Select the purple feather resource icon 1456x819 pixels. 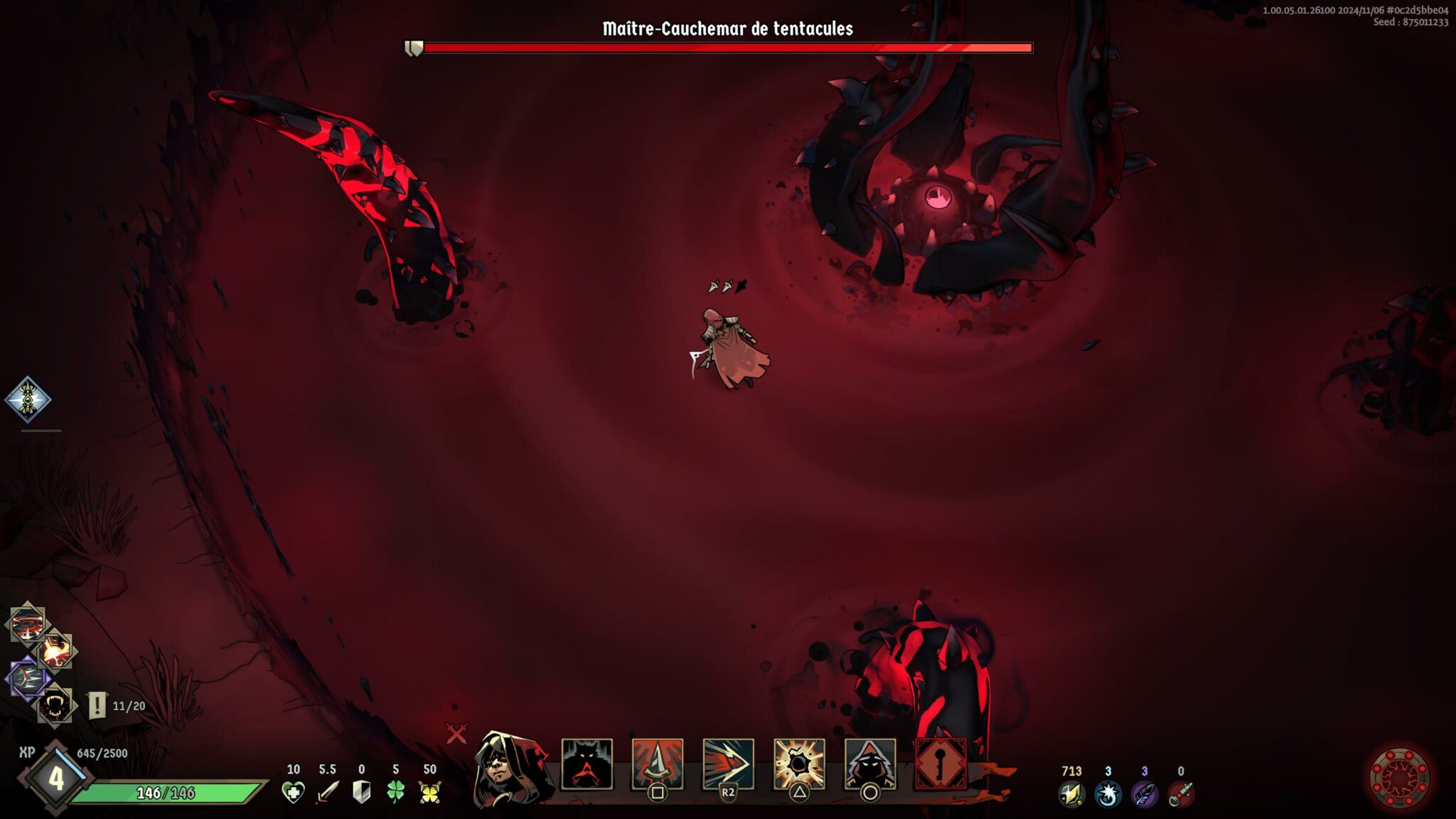[x=1144, y=794]
